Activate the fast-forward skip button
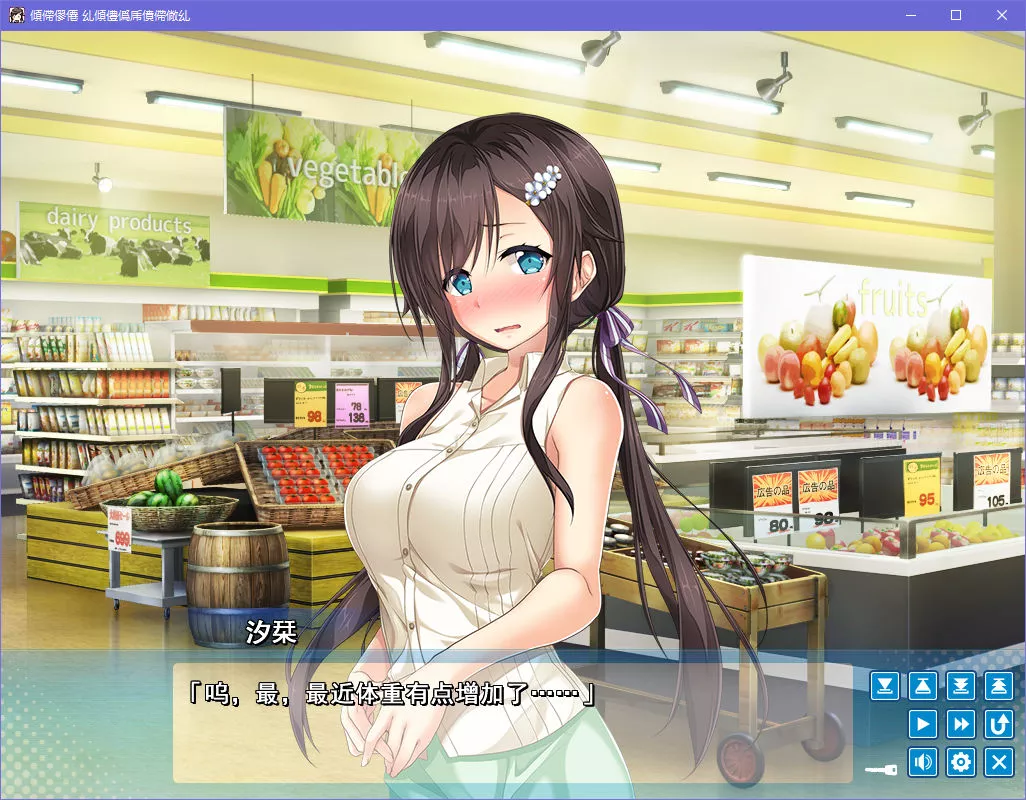 (961, 724)
